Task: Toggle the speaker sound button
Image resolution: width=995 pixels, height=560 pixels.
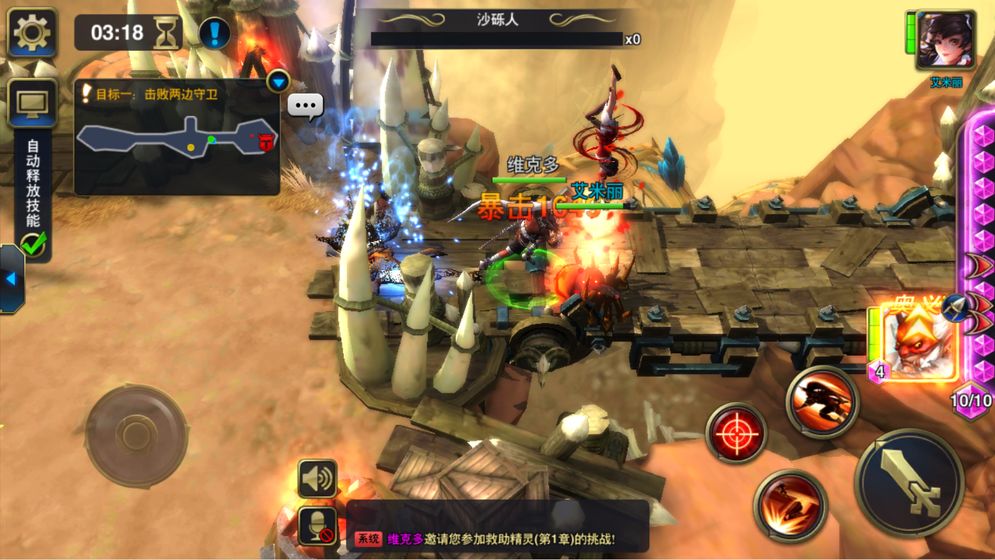Action: pos(317,479)
